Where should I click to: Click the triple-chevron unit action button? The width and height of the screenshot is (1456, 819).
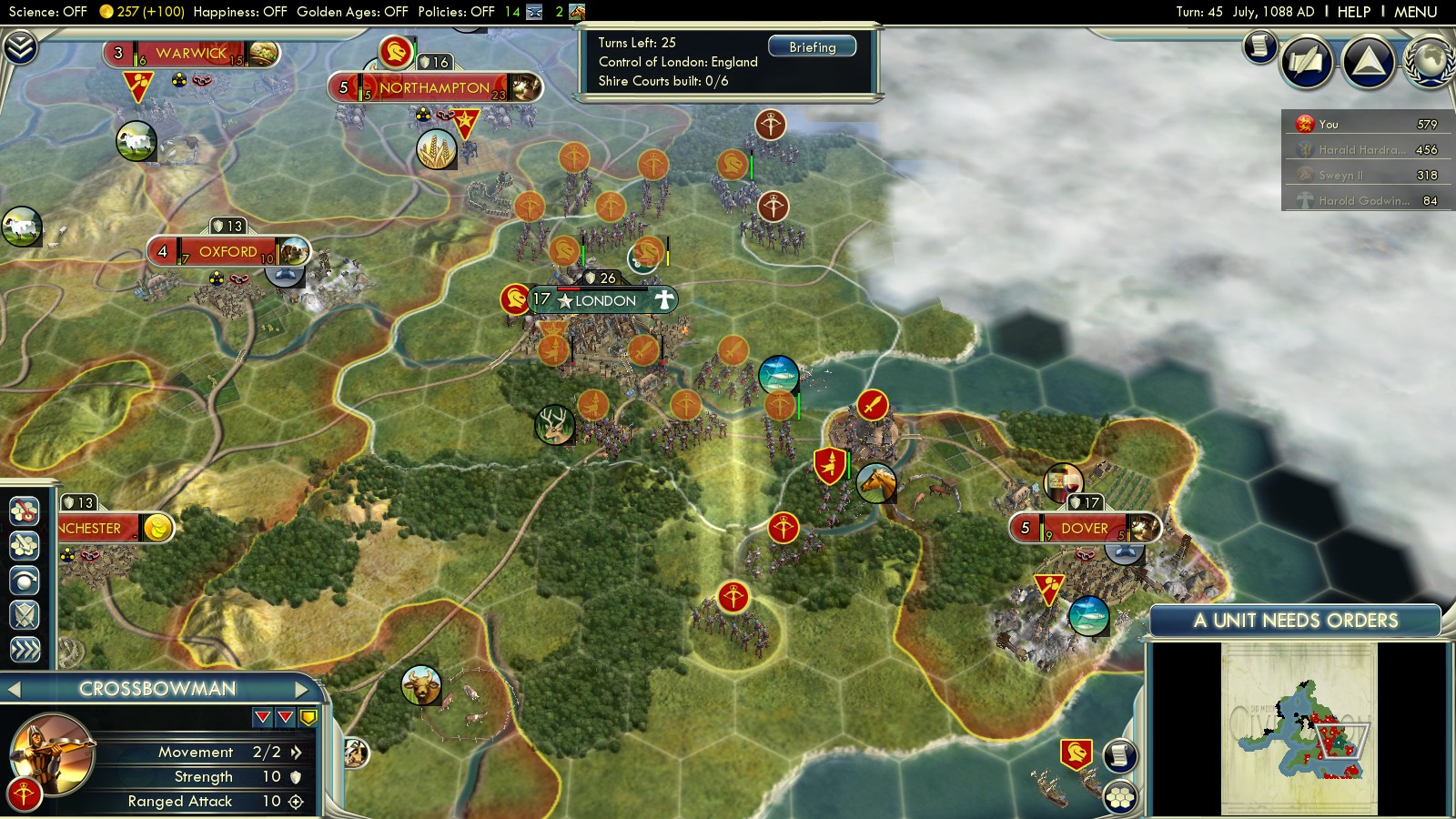click(25, 649)
